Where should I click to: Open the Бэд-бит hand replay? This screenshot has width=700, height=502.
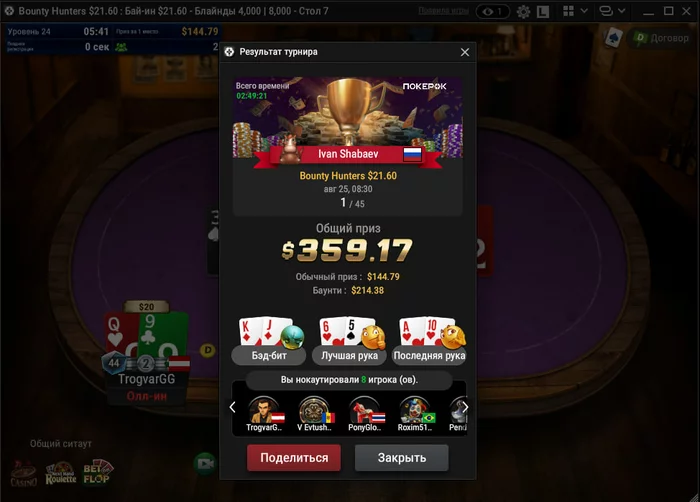(268, 355)
